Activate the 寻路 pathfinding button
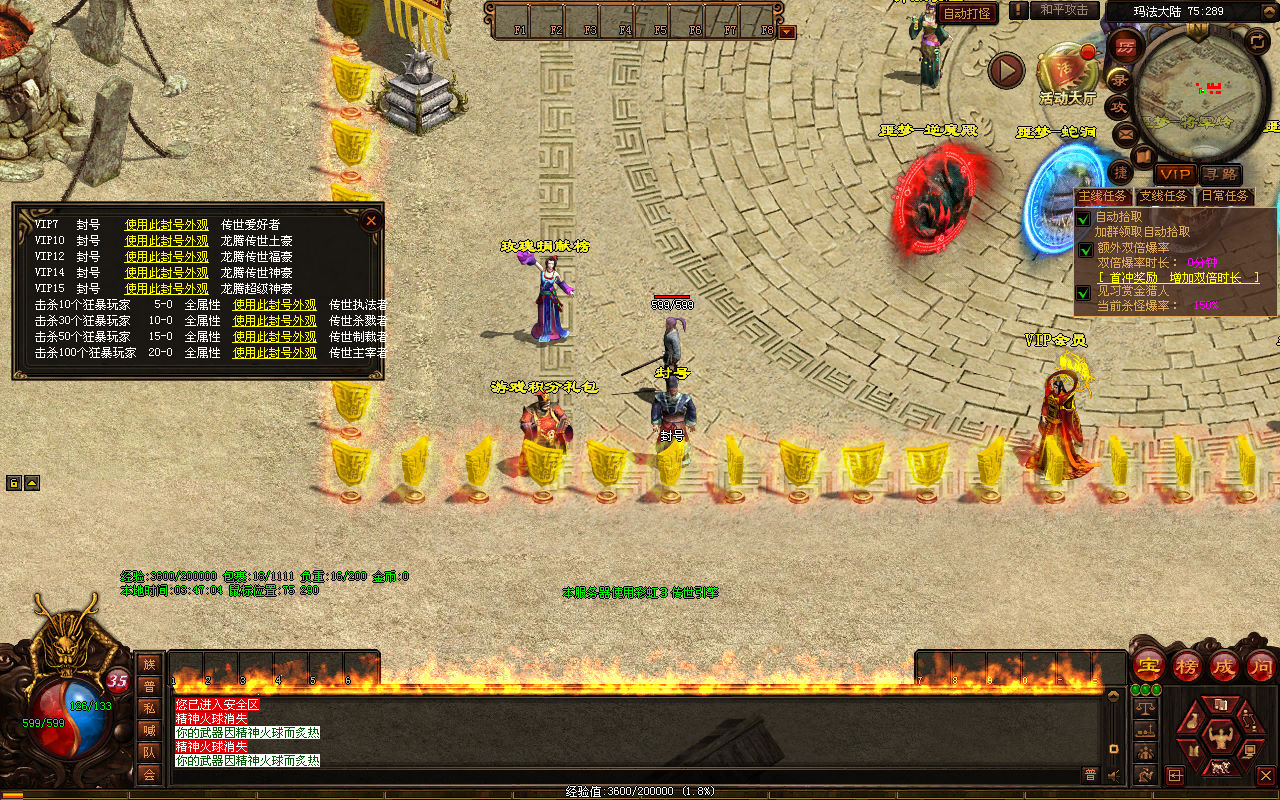Screen dimensions: 1280x800 pyautogui.click(x=1219, y=175)
